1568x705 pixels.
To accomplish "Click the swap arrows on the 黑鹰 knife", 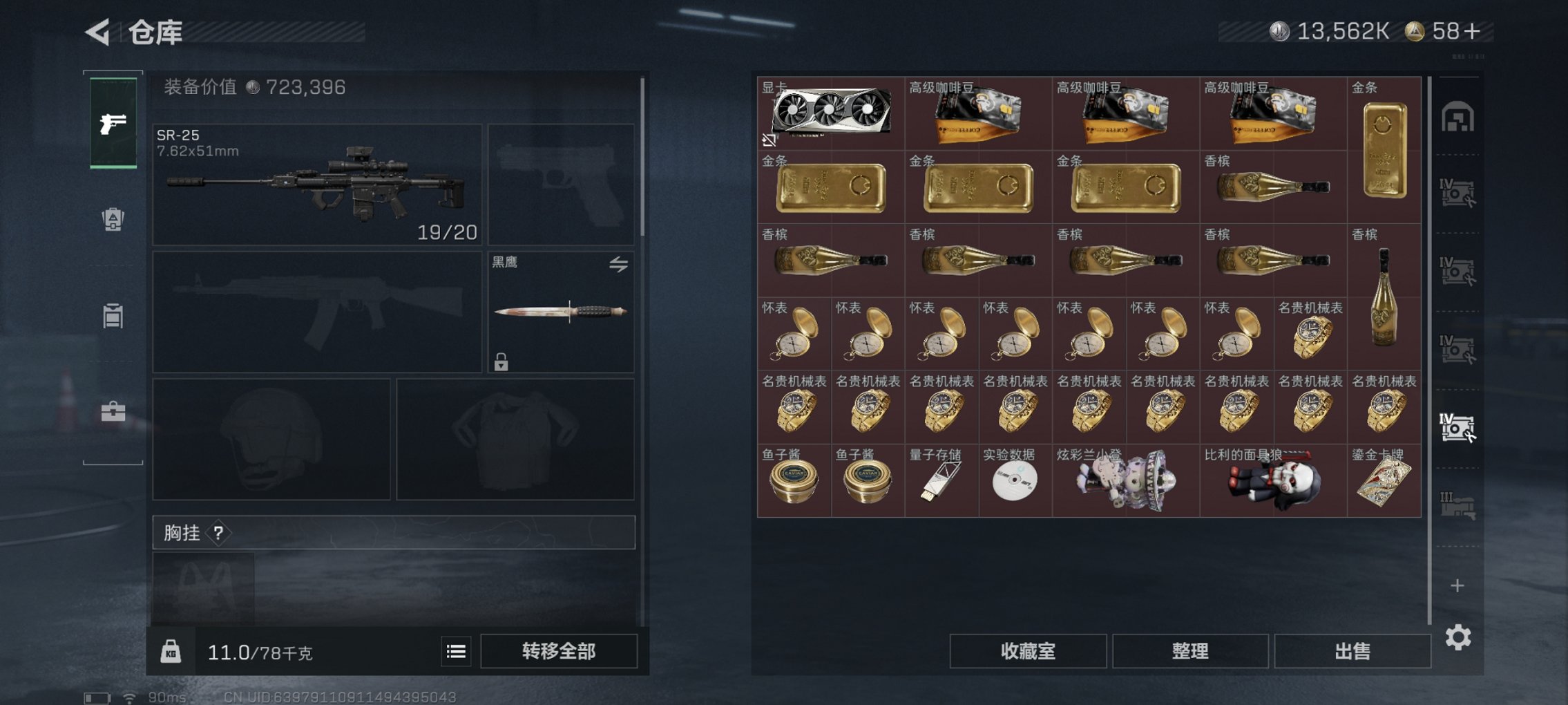I will 620,265.
